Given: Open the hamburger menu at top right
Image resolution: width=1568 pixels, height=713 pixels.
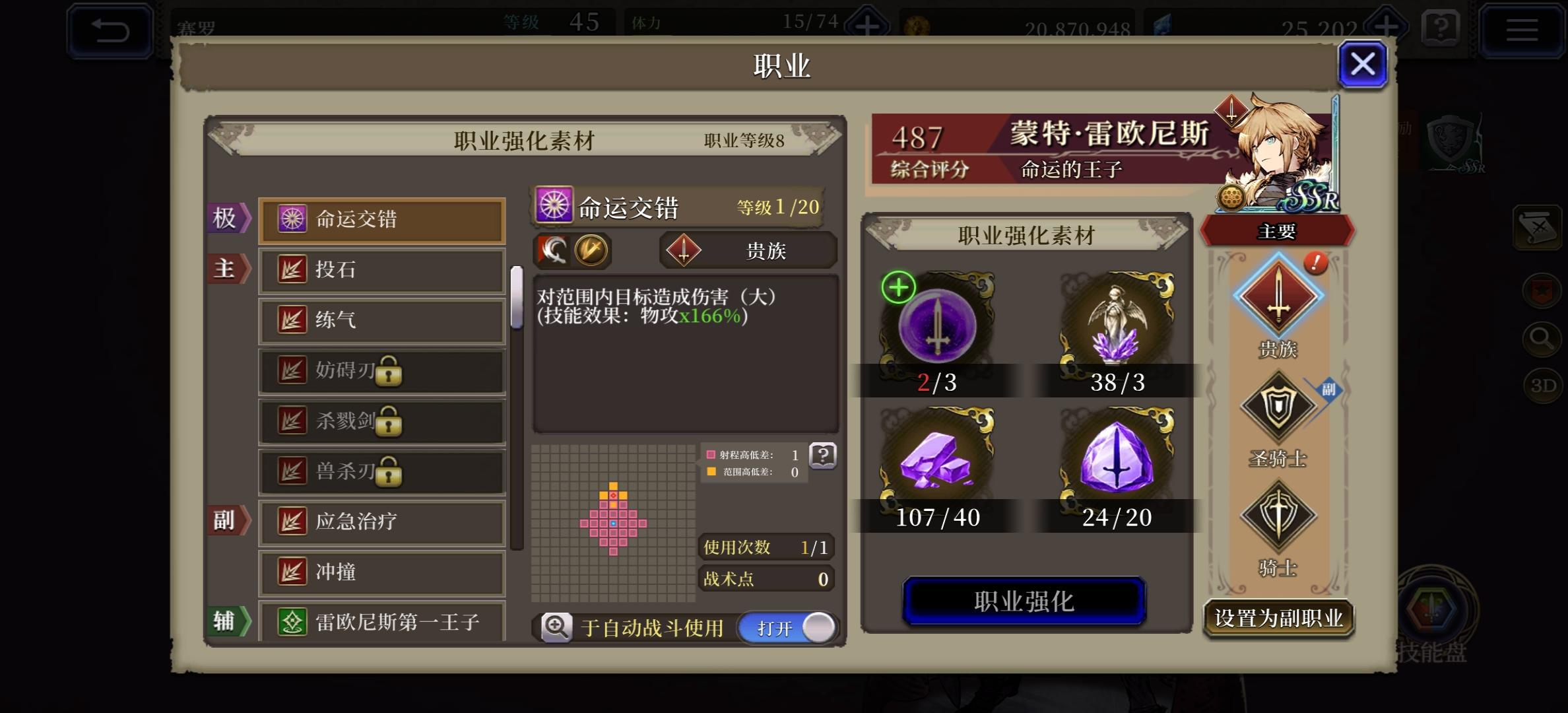Looking at the screenshot, I should [1522, 30].
